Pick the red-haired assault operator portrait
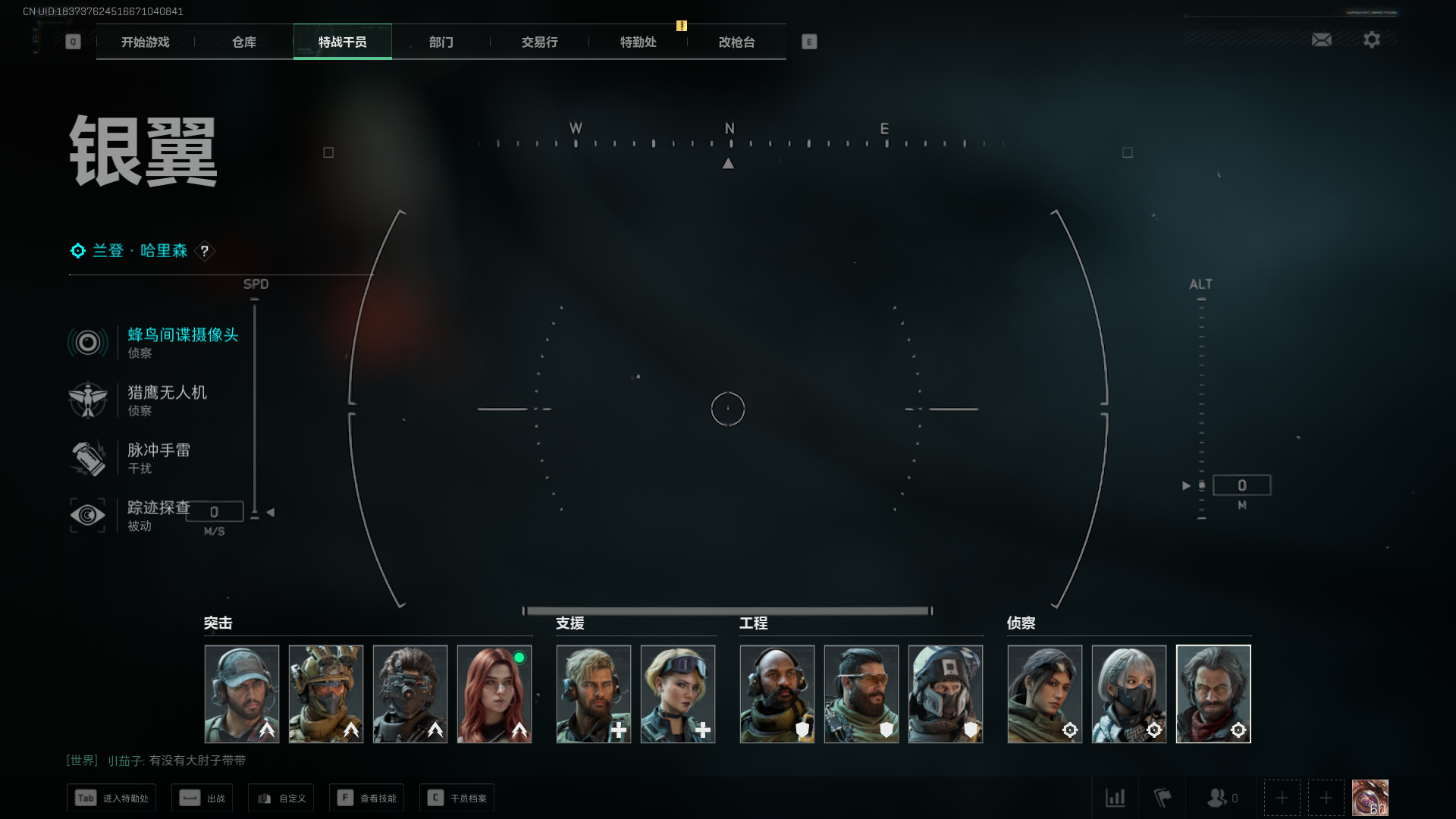The image size is (1456, 819). click(494, 694)
